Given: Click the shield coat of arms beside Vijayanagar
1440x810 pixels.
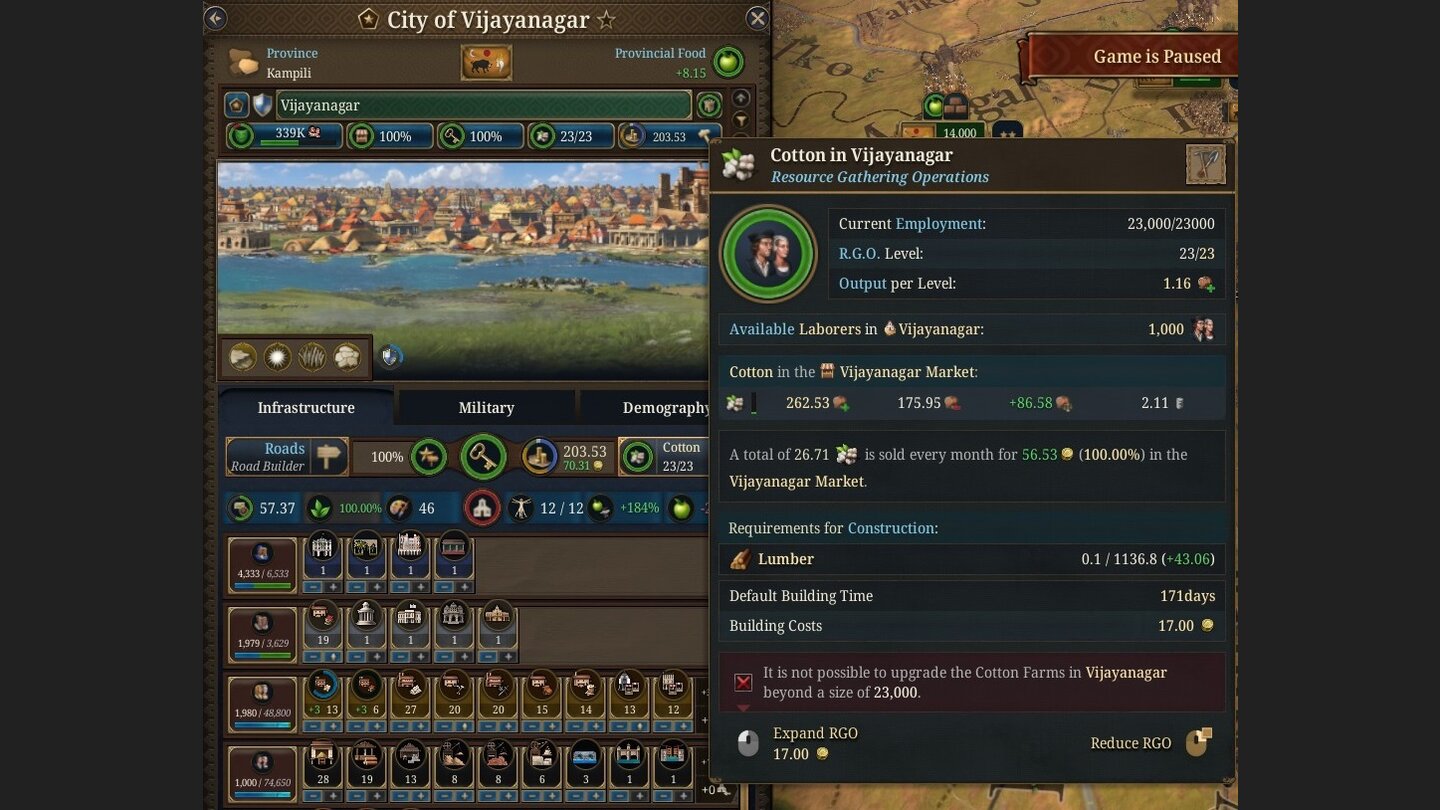Looking at the screenshot, I should 262,104.
